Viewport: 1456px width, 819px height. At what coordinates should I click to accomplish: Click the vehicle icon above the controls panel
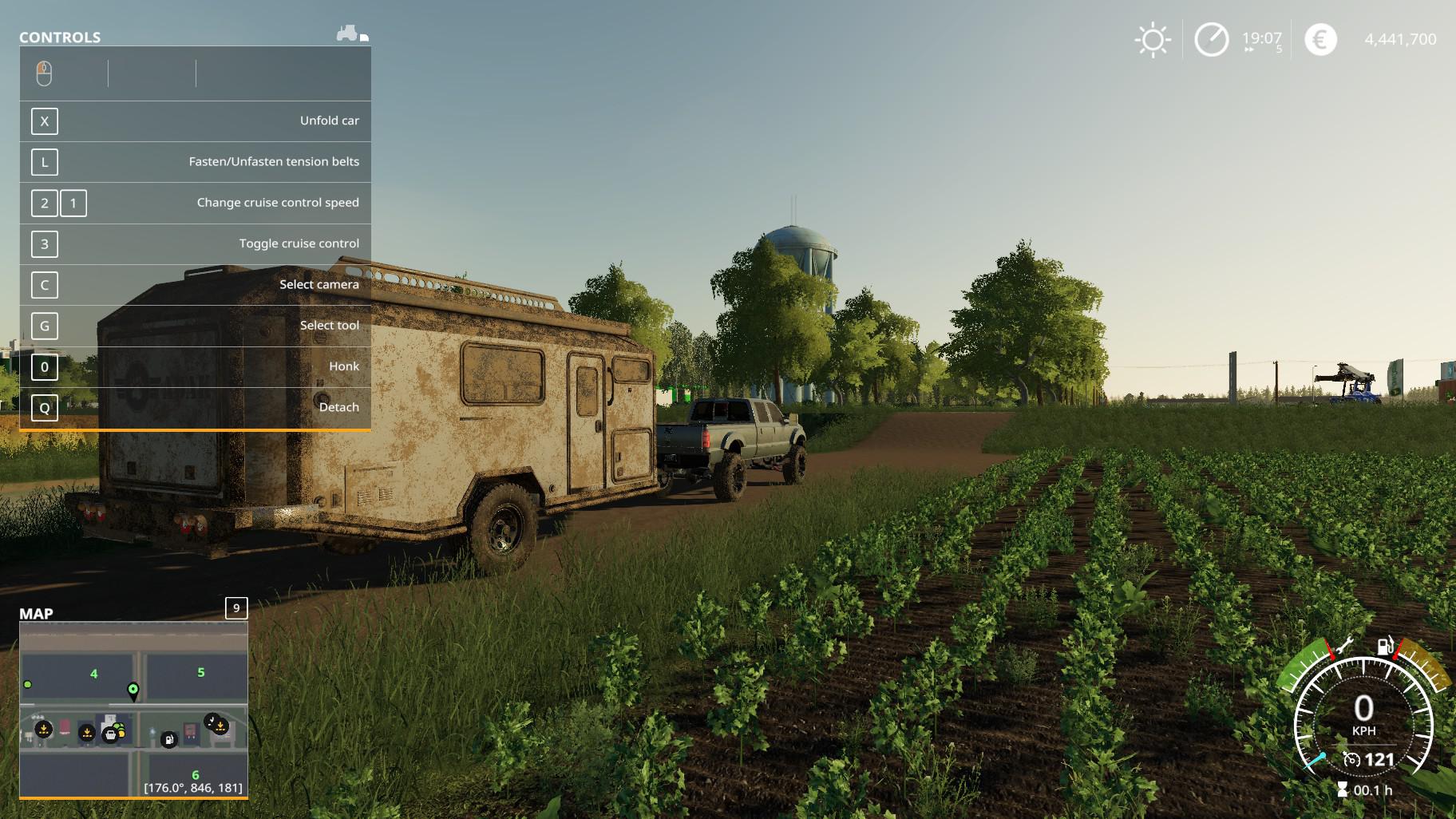348,34
